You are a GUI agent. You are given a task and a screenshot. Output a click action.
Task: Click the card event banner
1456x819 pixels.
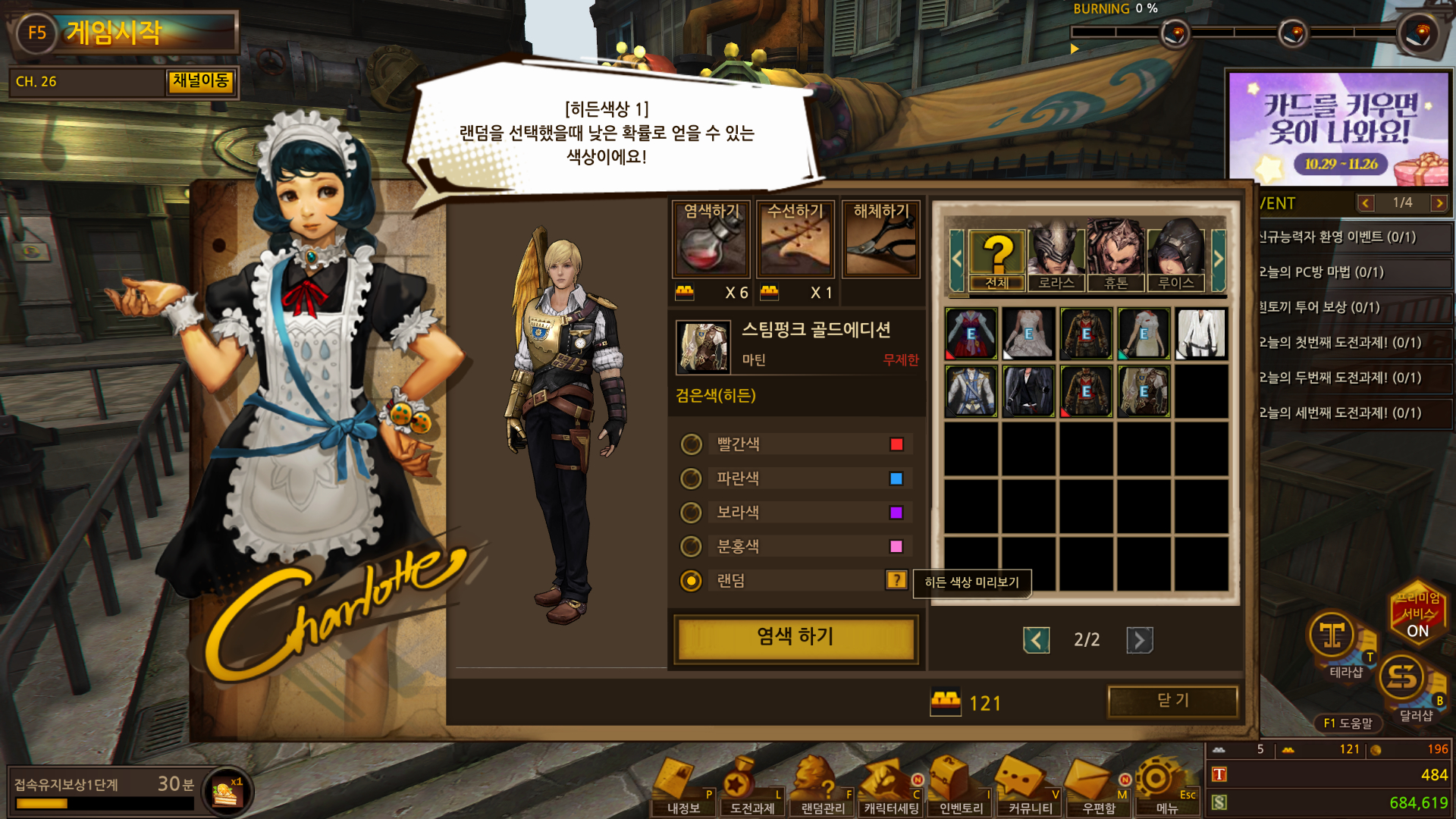point(1339,129)
